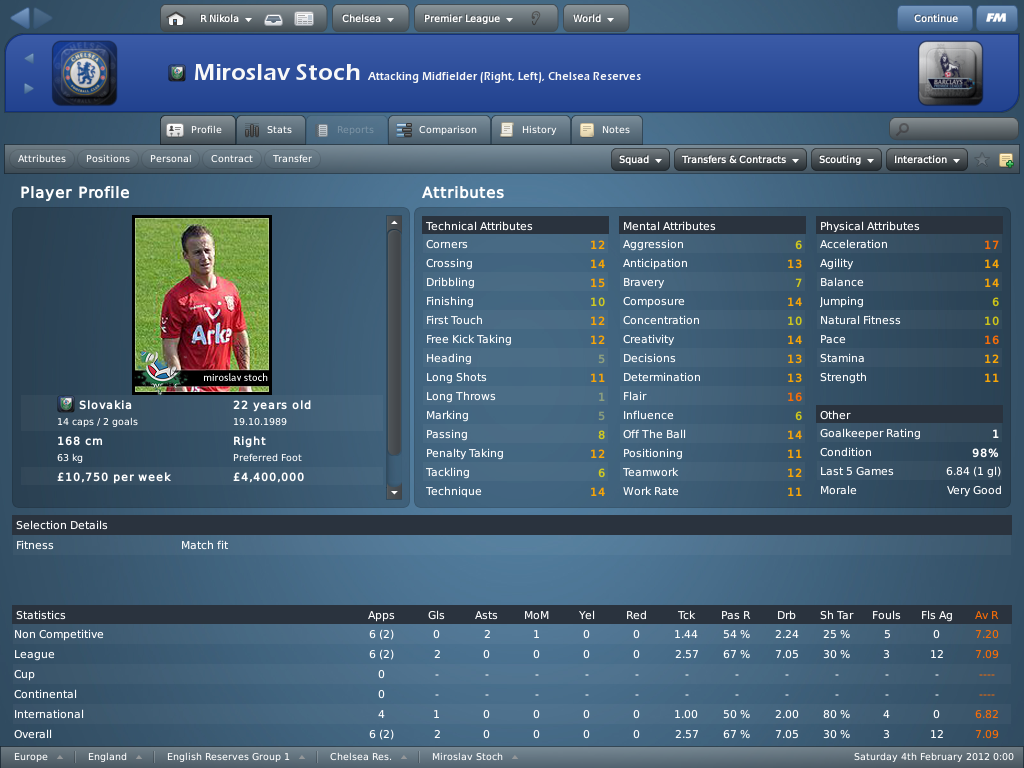View the Contract sub-section
Screen dimensions: 1024x768
(x=232, y=159)
